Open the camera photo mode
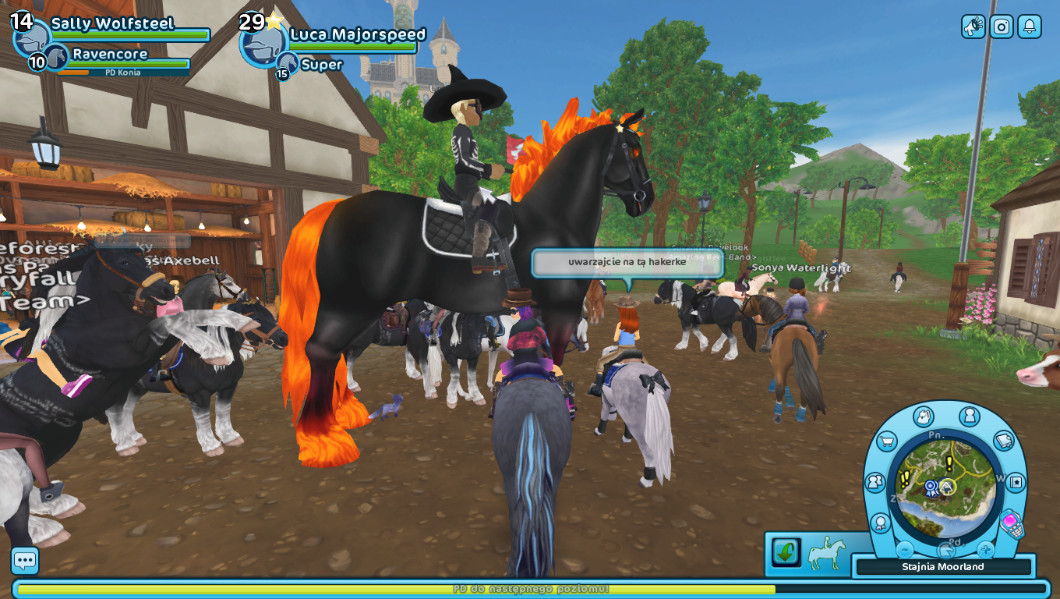Viewport: 1060px width, 599px height. point(1001,27)
